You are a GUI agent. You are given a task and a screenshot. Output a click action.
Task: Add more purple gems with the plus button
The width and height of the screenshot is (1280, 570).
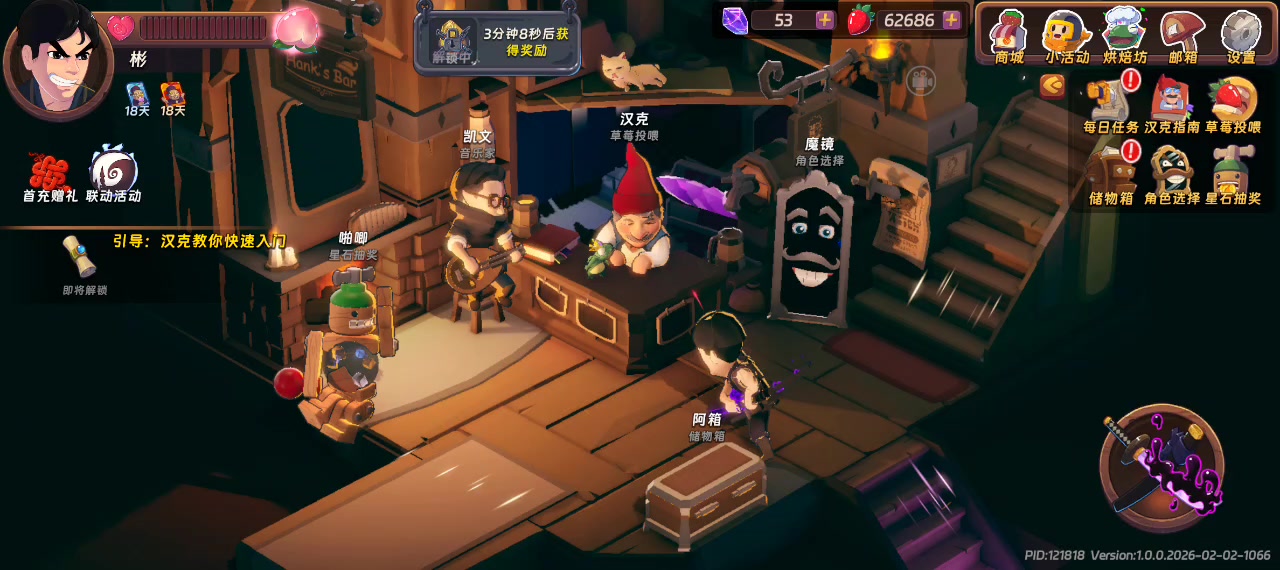[825, 20]
